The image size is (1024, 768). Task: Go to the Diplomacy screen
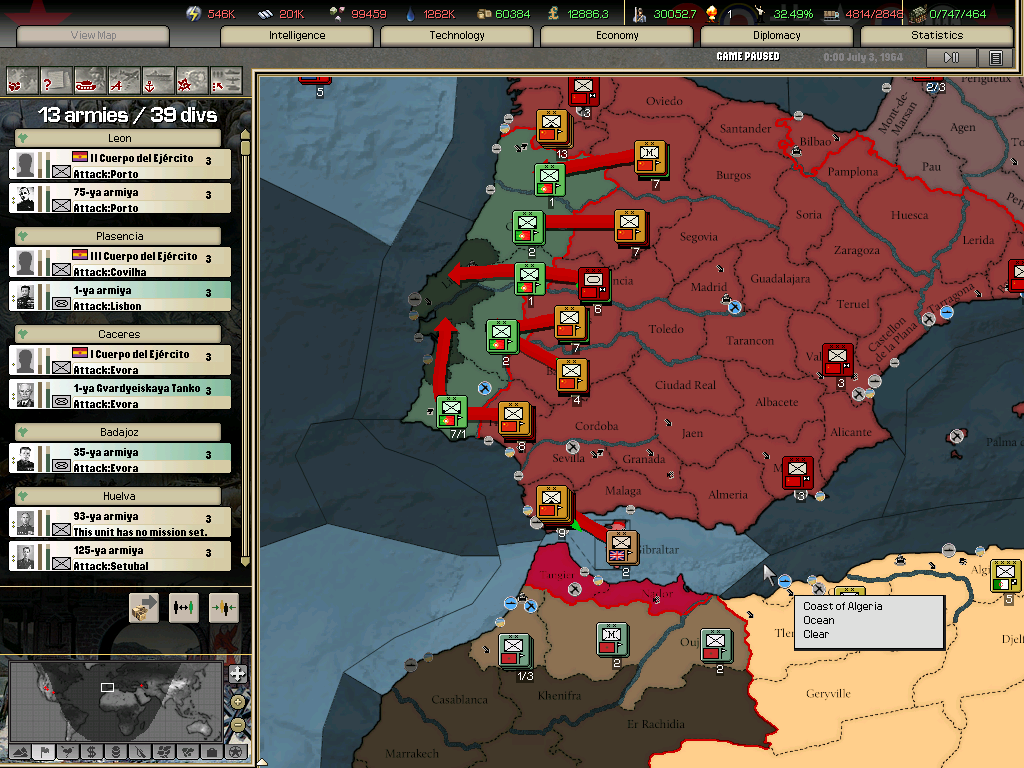[x=777, y=35]
